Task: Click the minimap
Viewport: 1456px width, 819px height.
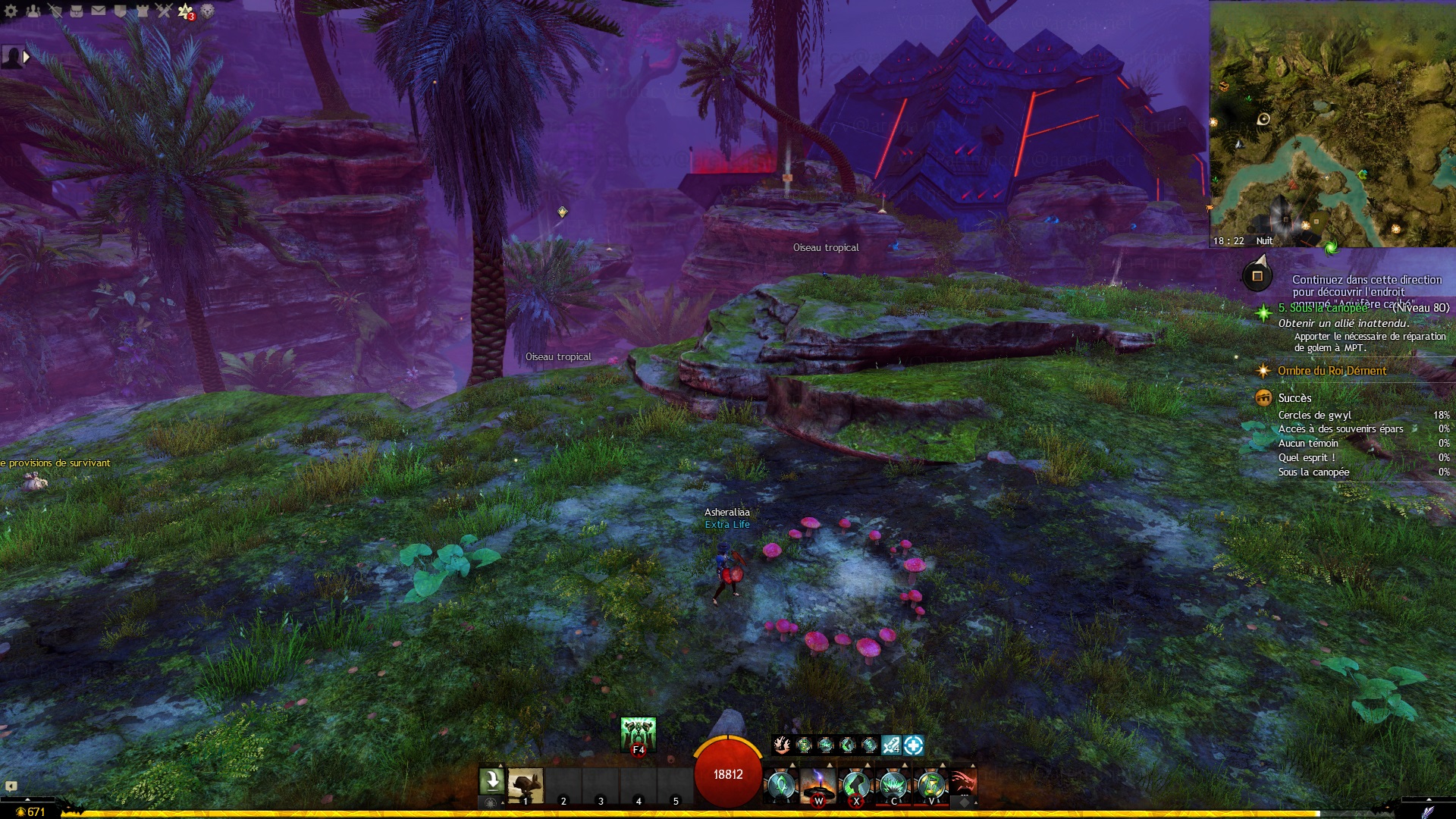Action: 1332,124
